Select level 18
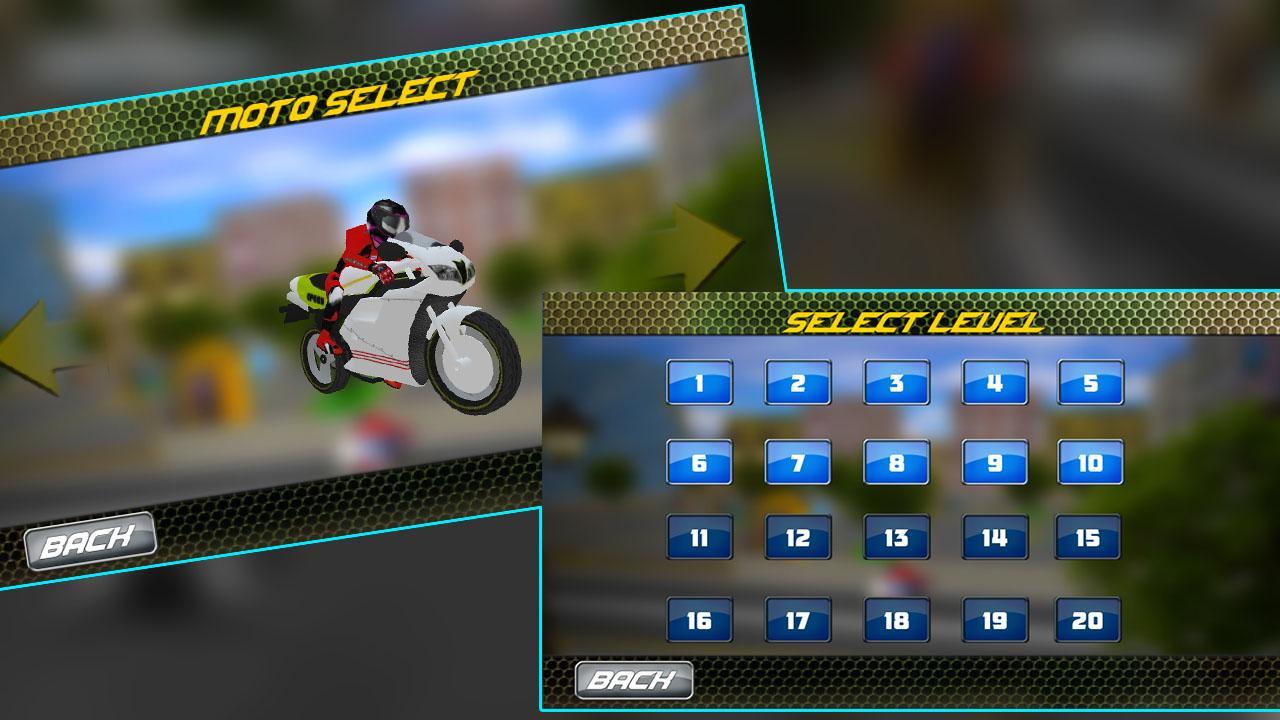 897,618
